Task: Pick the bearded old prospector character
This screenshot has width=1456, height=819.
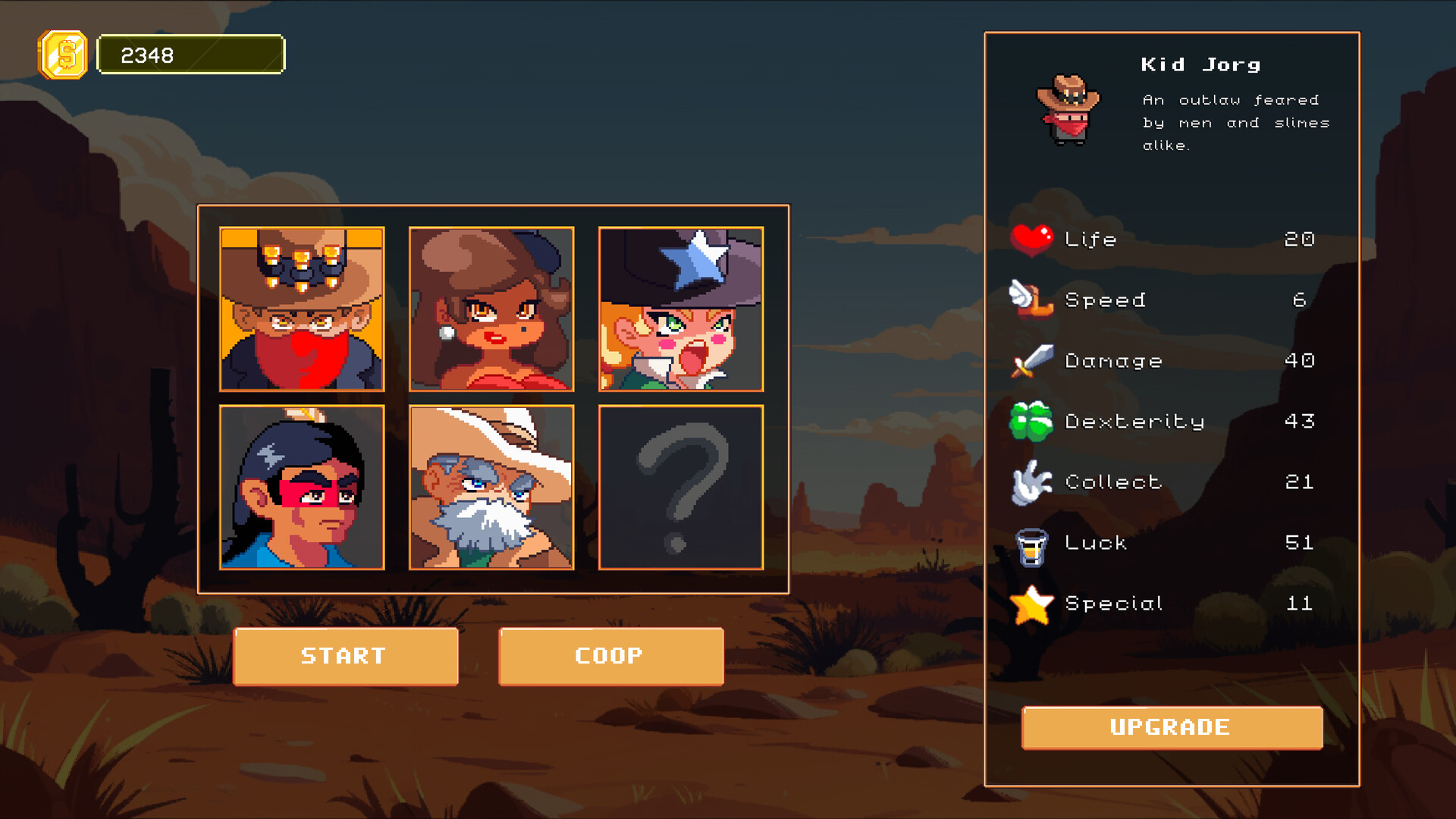Action: point(491,488)
